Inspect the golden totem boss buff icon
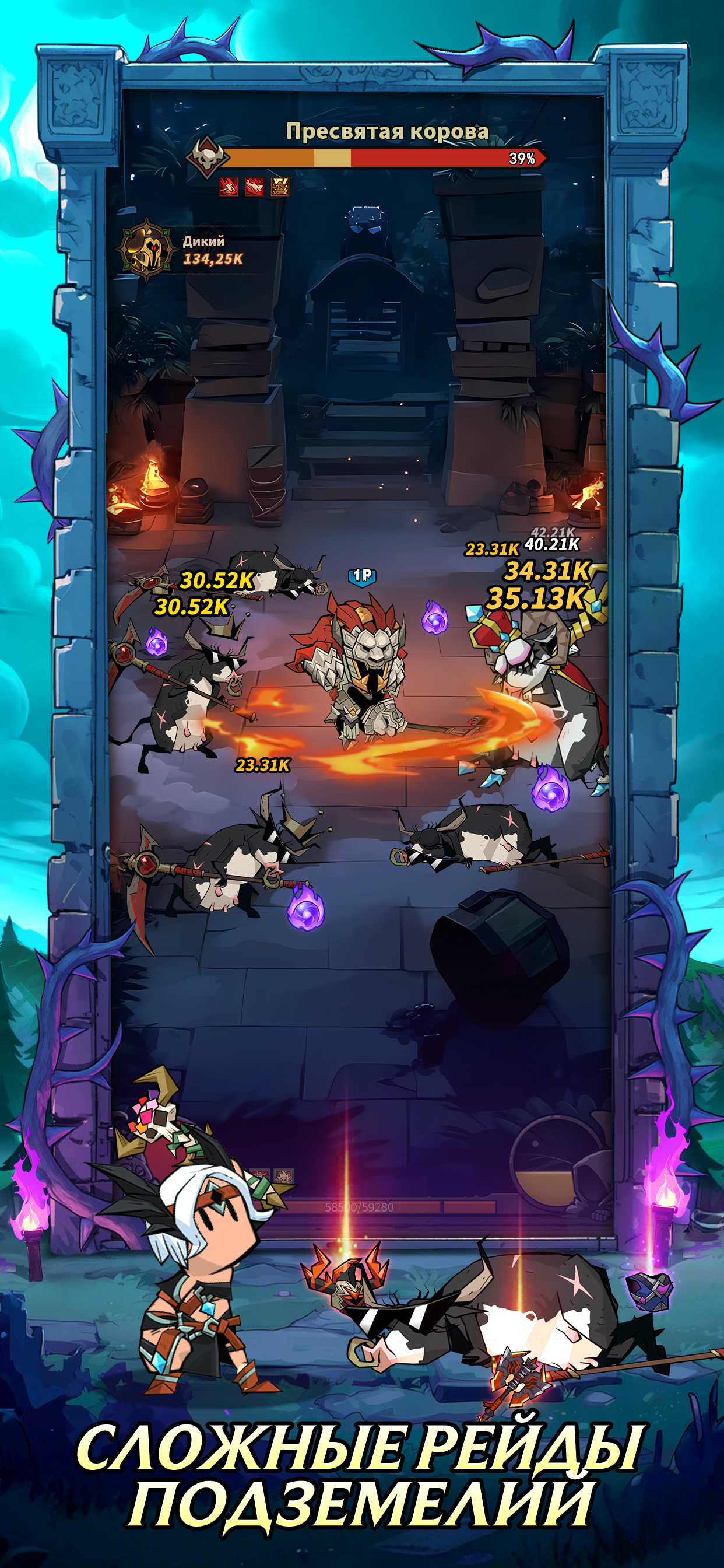Viewport: 724px width, 1568px height. click(280, 187)
